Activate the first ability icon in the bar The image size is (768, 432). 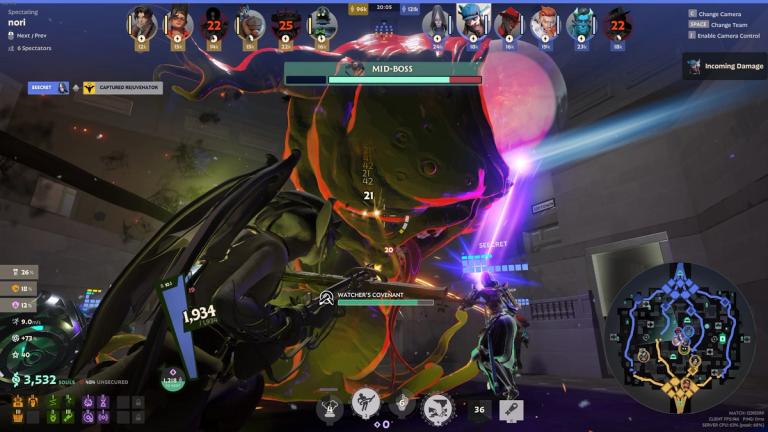pos(330,407)
